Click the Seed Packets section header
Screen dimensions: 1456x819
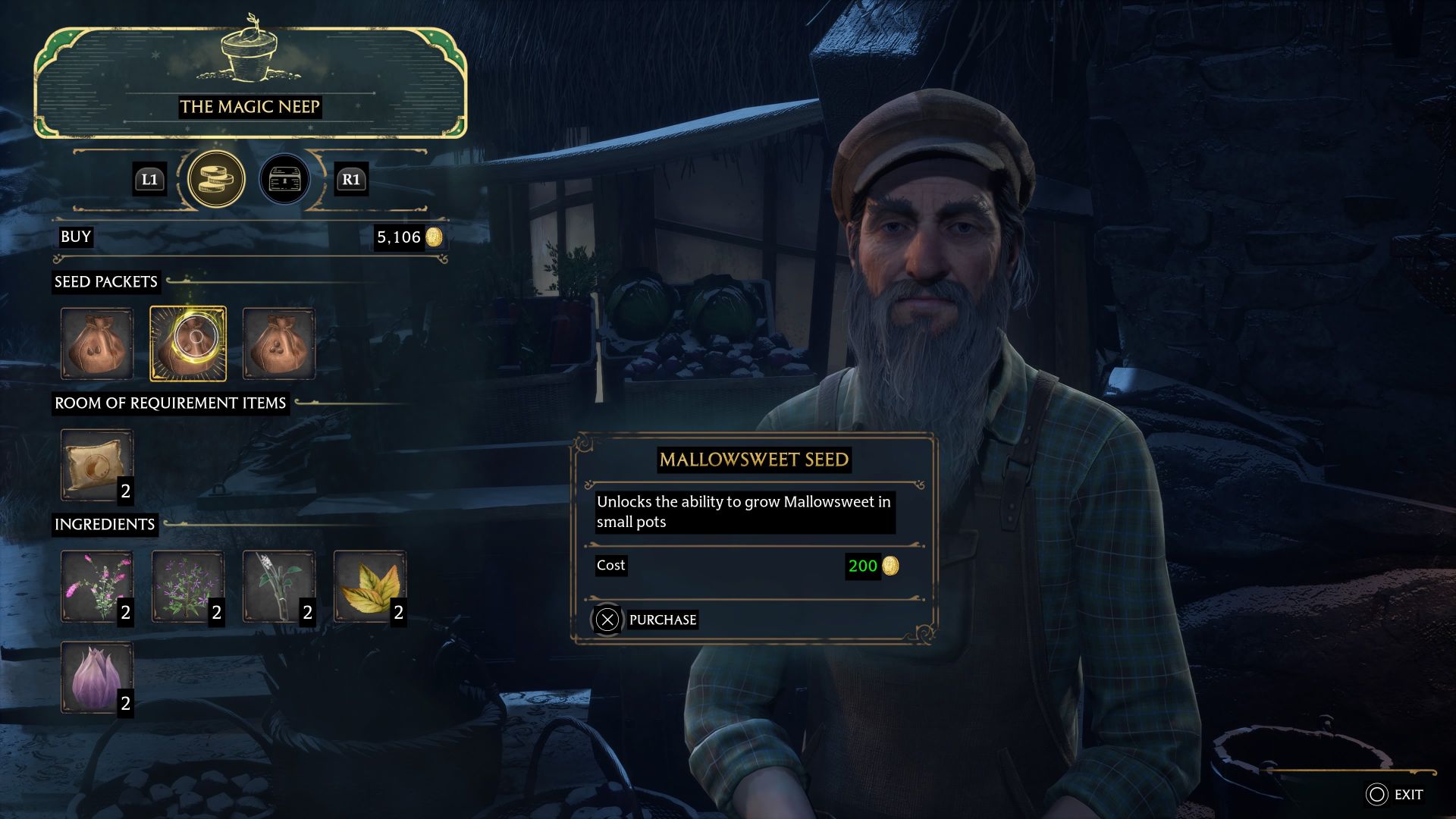pyautogui.click(x=105, y=282)
